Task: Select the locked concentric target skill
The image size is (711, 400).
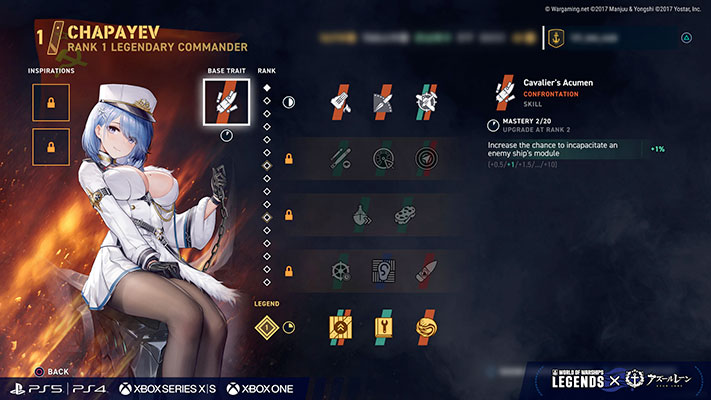Action: [426, 158]
